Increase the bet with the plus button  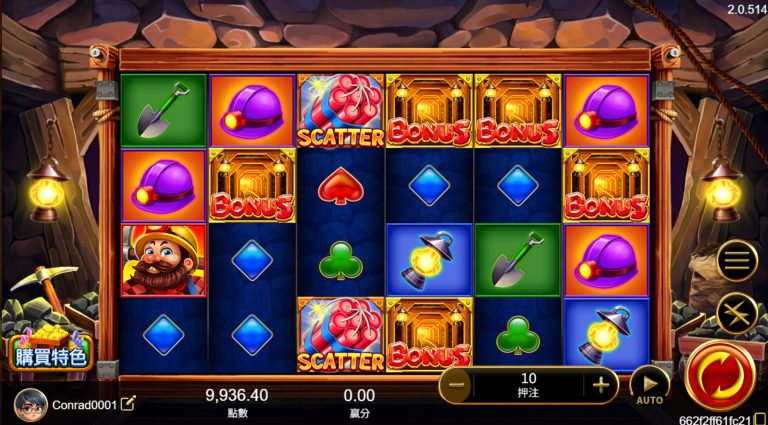(x=600, y=385)
